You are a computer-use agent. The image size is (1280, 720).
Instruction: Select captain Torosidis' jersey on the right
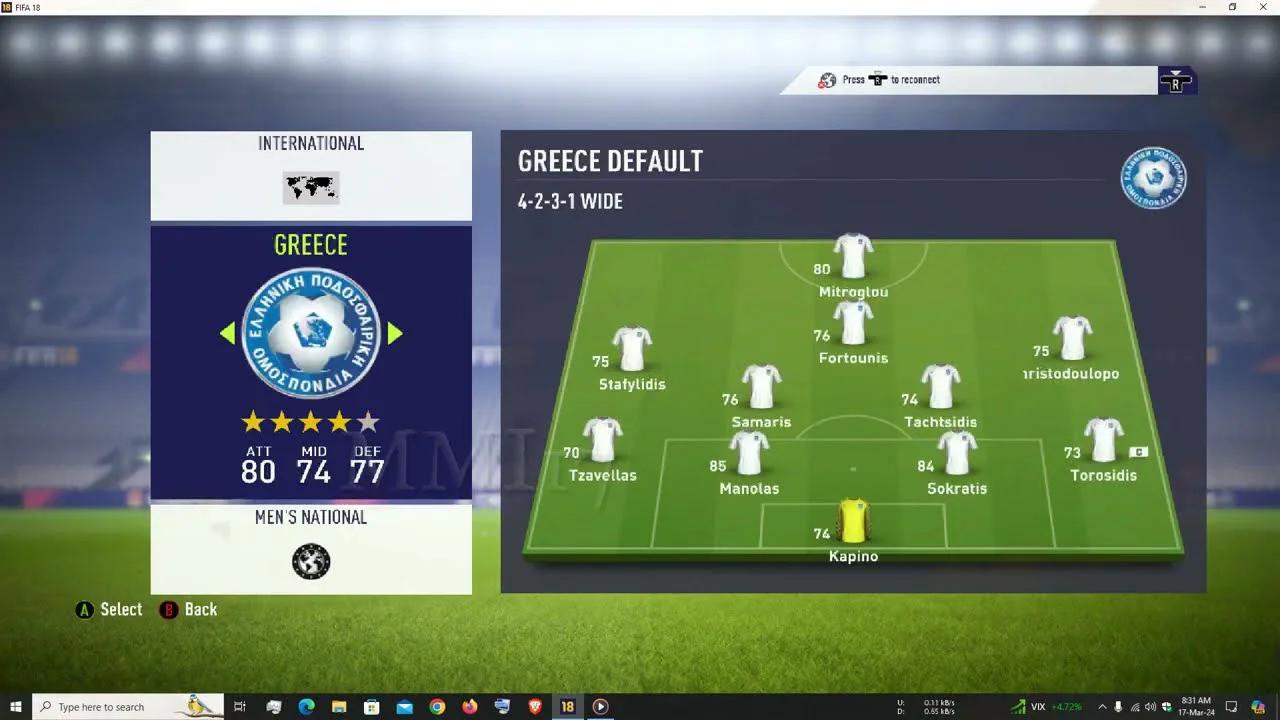tap(1102, 440)
